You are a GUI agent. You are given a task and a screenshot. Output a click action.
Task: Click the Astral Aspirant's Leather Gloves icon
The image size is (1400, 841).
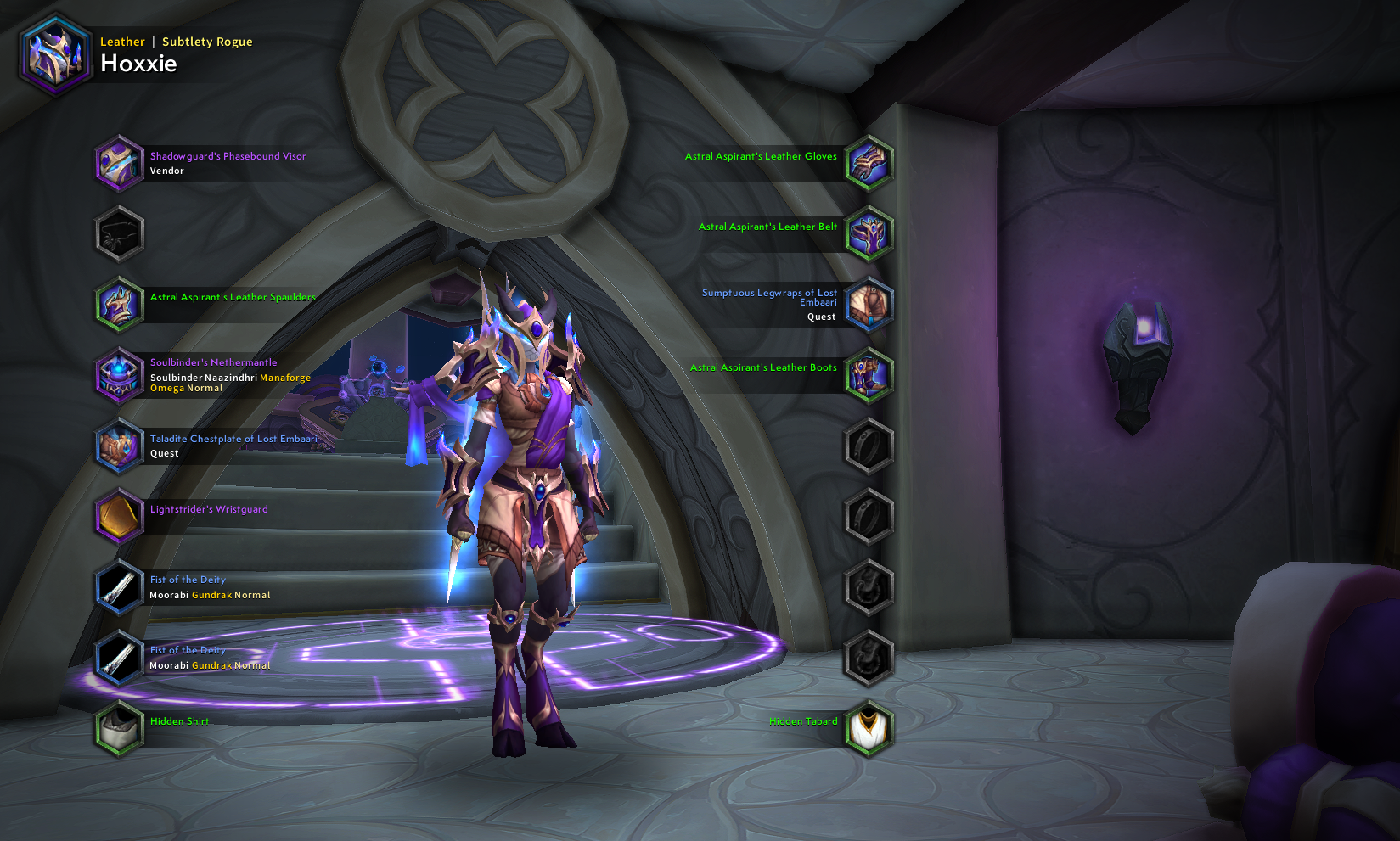click(x=869, y=163)
